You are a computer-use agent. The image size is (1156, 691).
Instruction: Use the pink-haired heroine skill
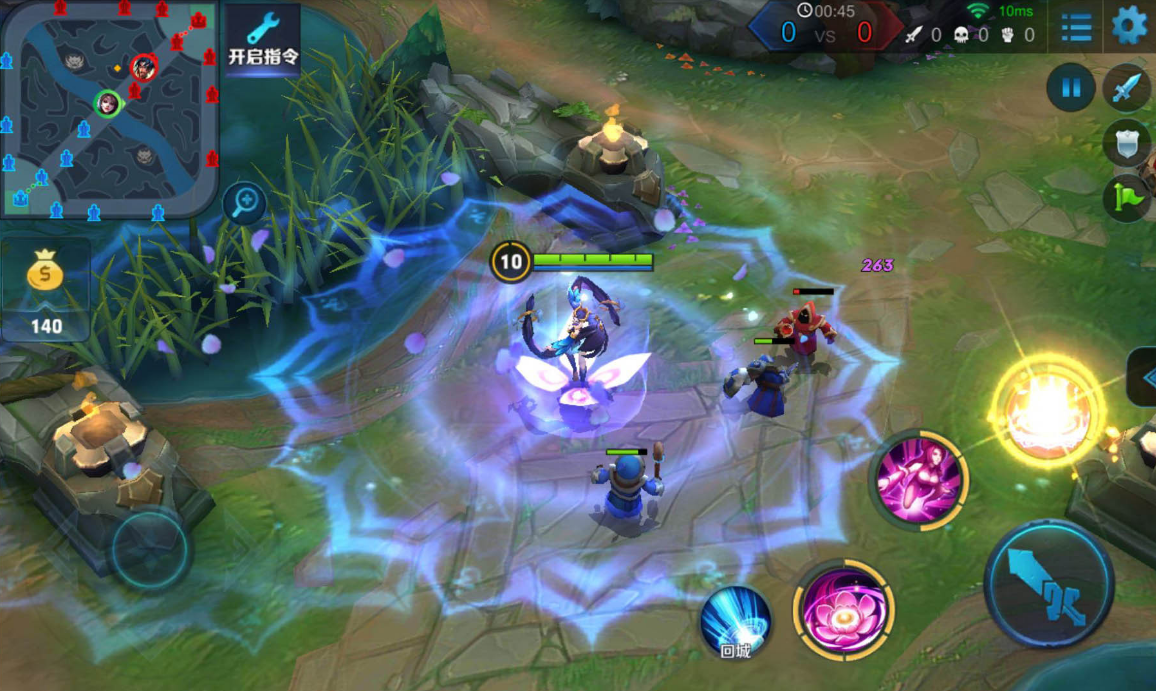coord(918,481)
